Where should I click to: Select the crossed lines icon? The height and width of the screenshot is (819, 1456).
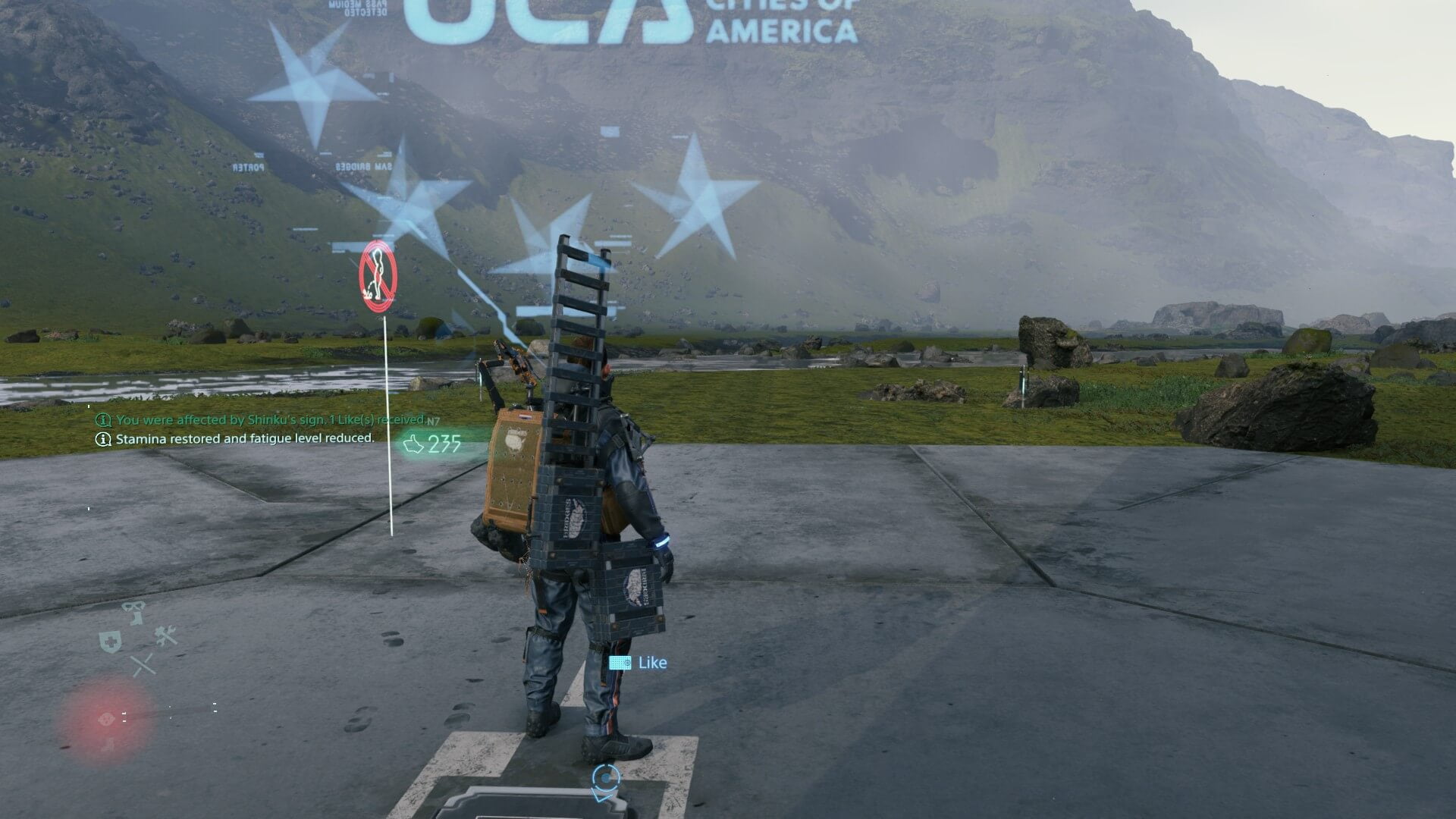[x=143, y=665]
